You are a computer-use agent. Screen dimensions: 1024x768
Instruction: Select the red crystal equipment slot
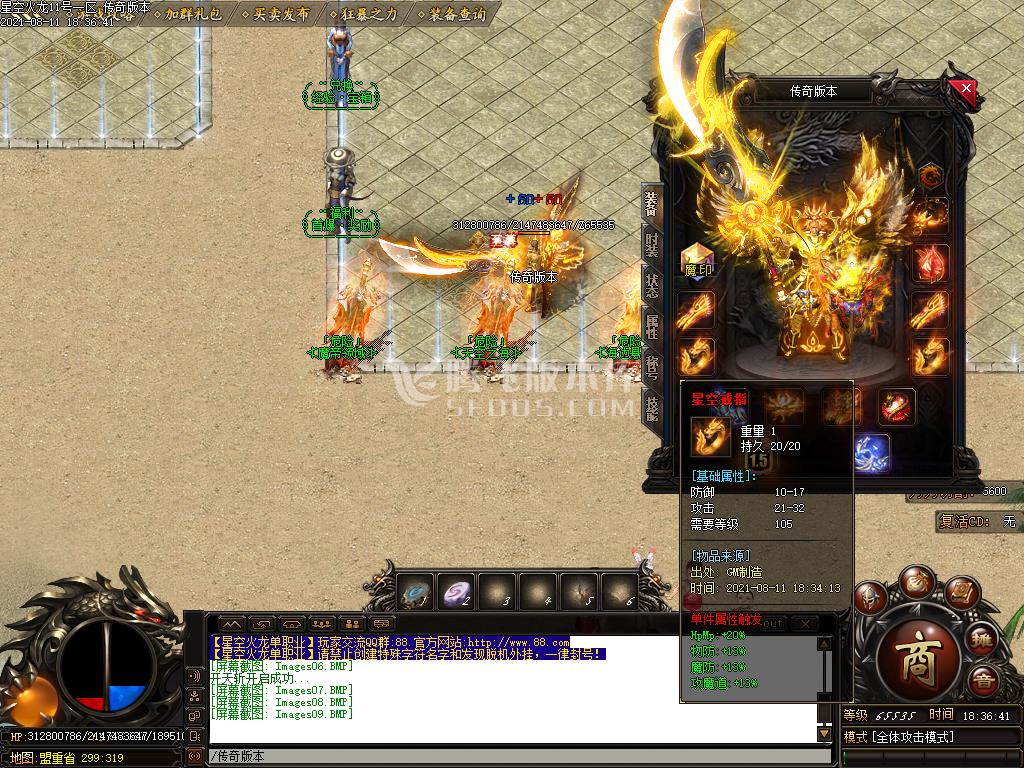(930, 263)
